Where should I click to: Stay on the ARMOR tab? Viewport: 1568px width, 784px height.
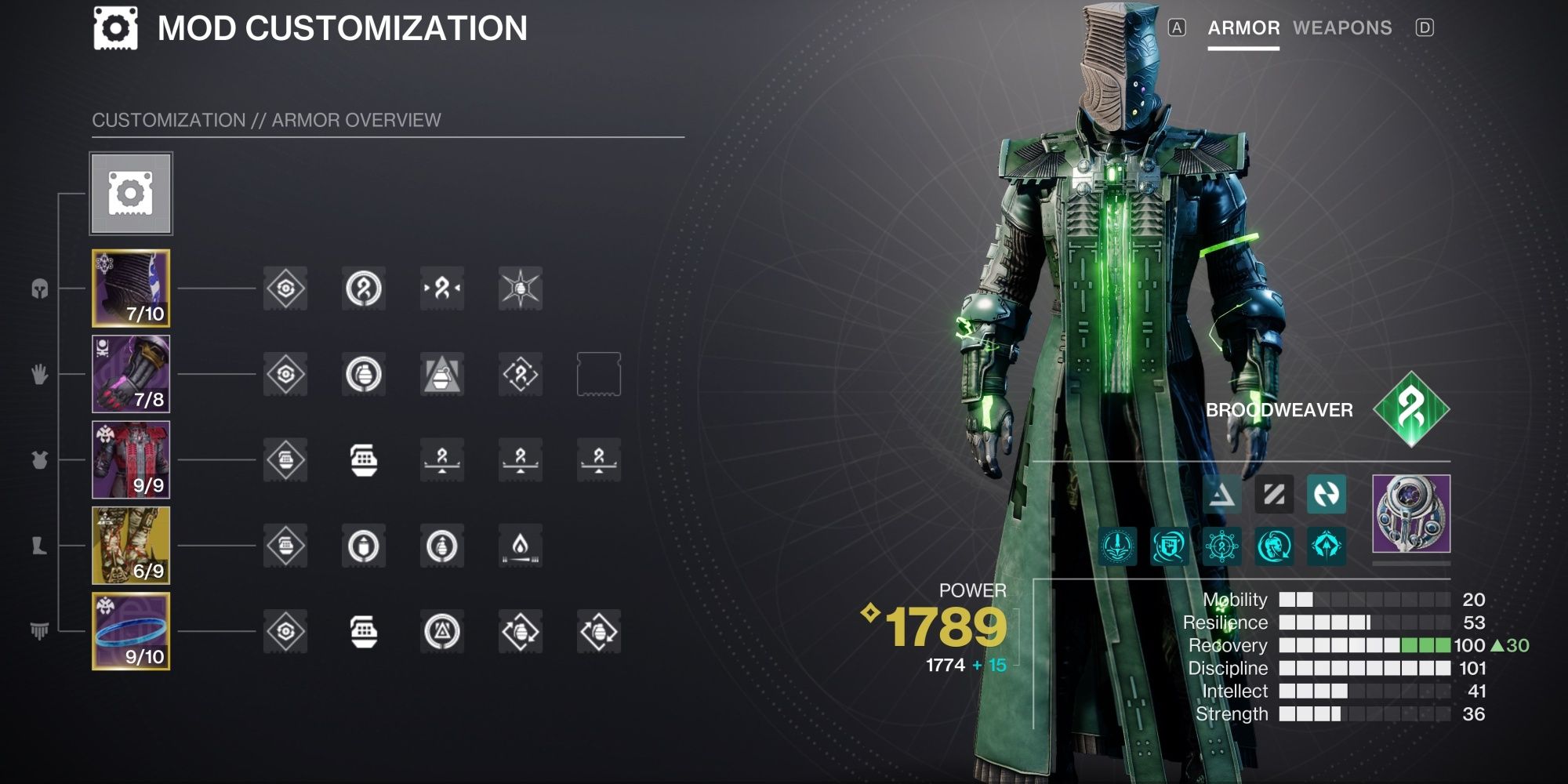1245,28
